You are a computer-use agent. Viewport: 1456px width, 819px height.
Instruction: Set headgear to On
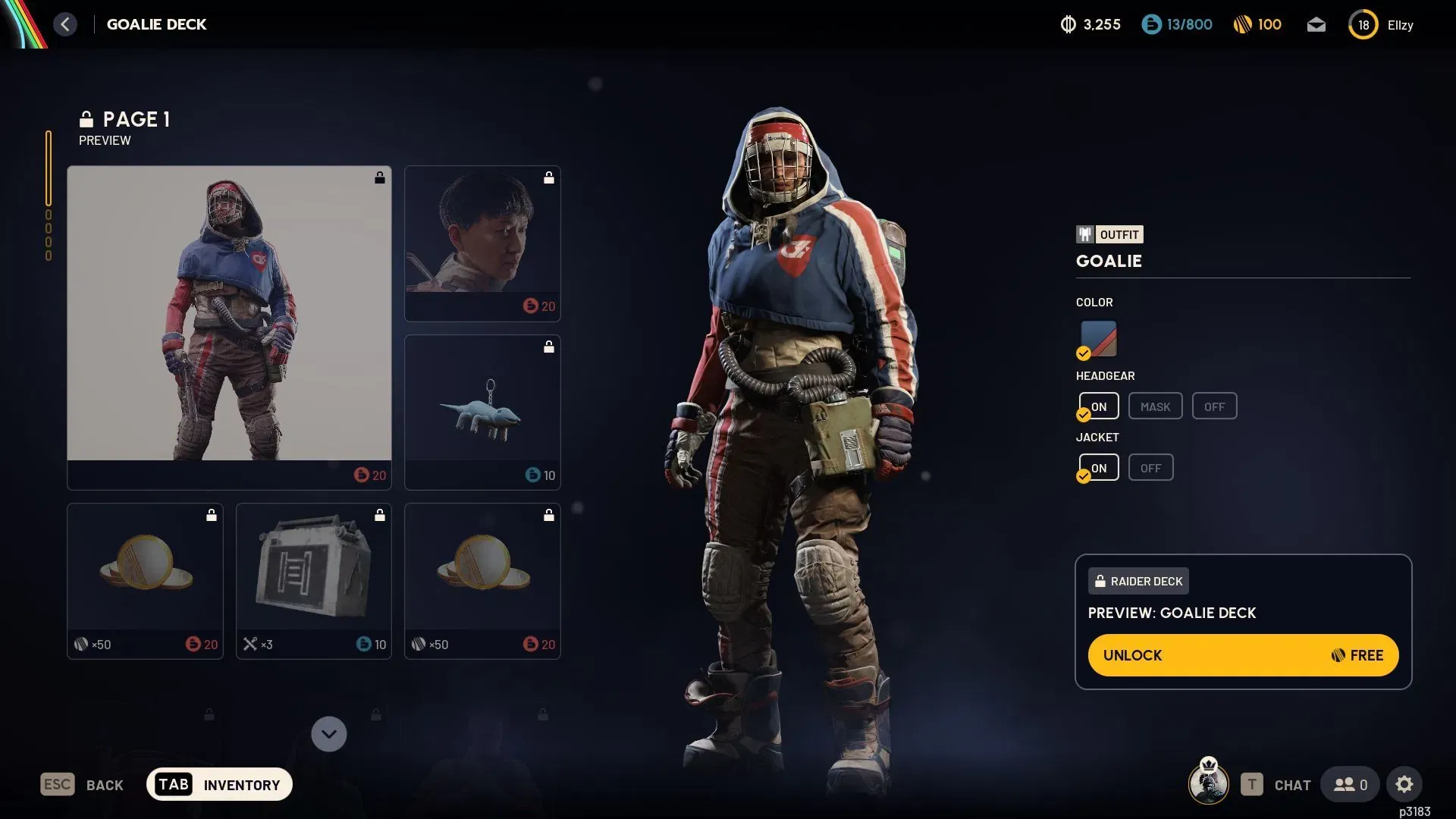click(1099, 406)
